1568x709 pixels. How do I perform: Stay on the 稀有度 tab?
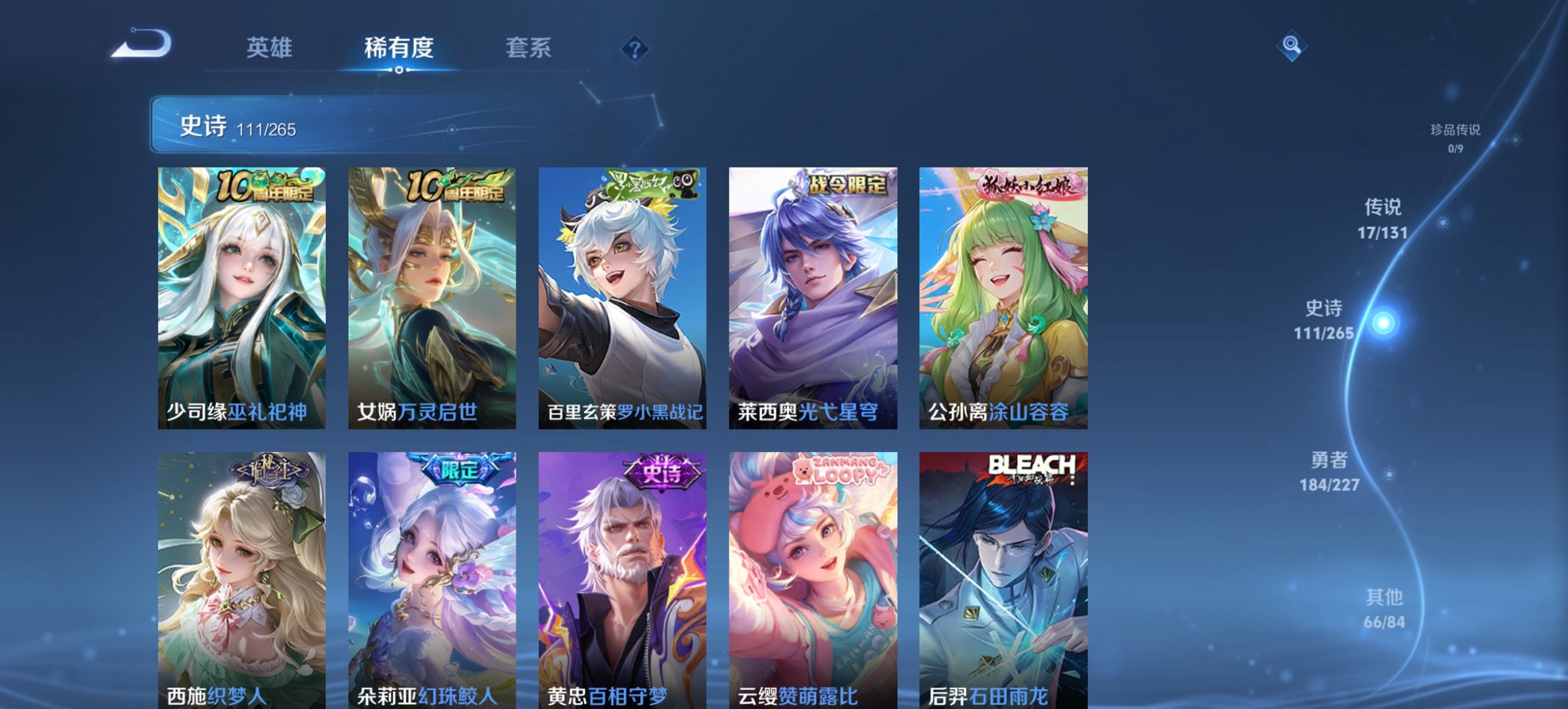tap(400, 48)
